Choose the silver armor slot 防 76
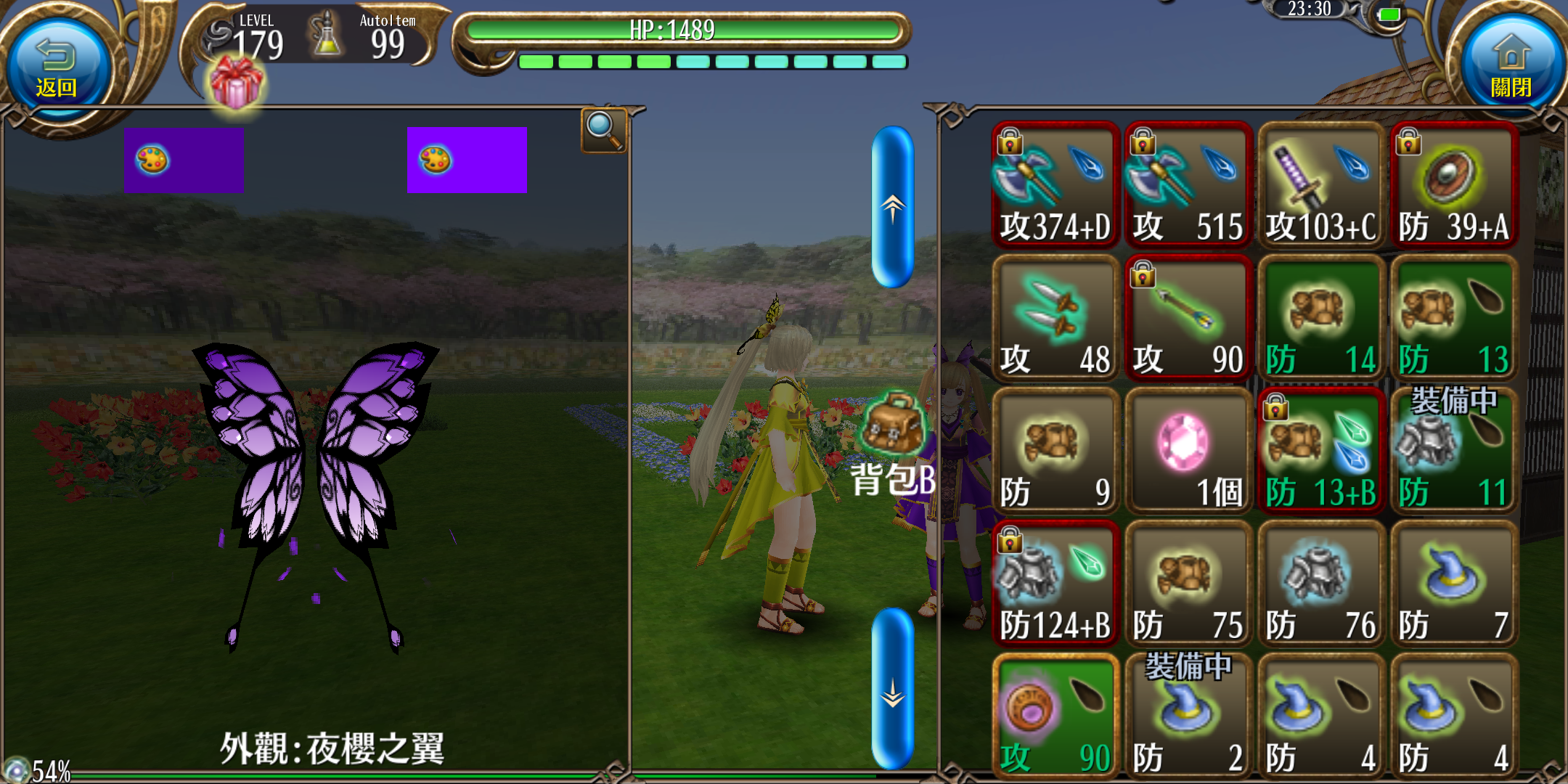 (x=1320, y=584)
